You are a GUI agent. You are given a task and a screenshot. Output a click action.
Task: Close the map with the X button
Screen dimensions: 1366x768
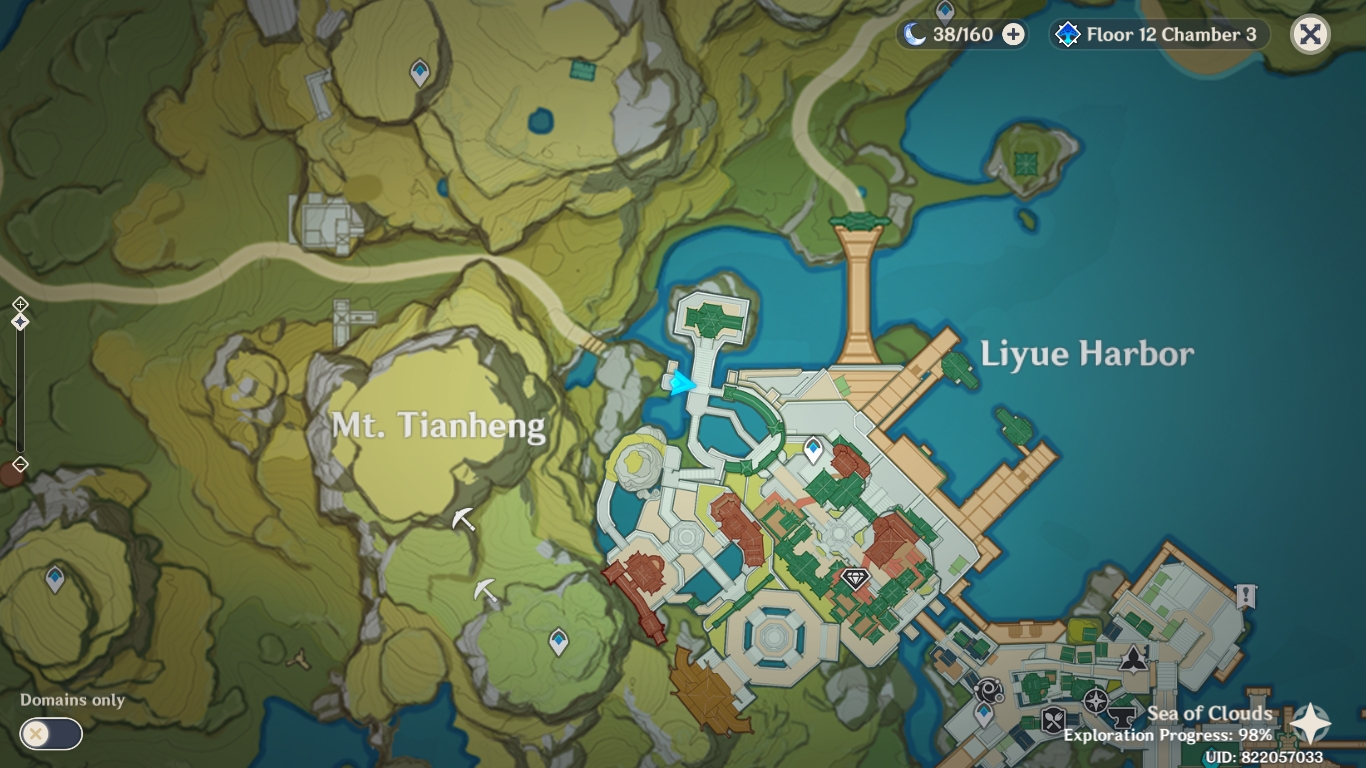click(1310, 33)
